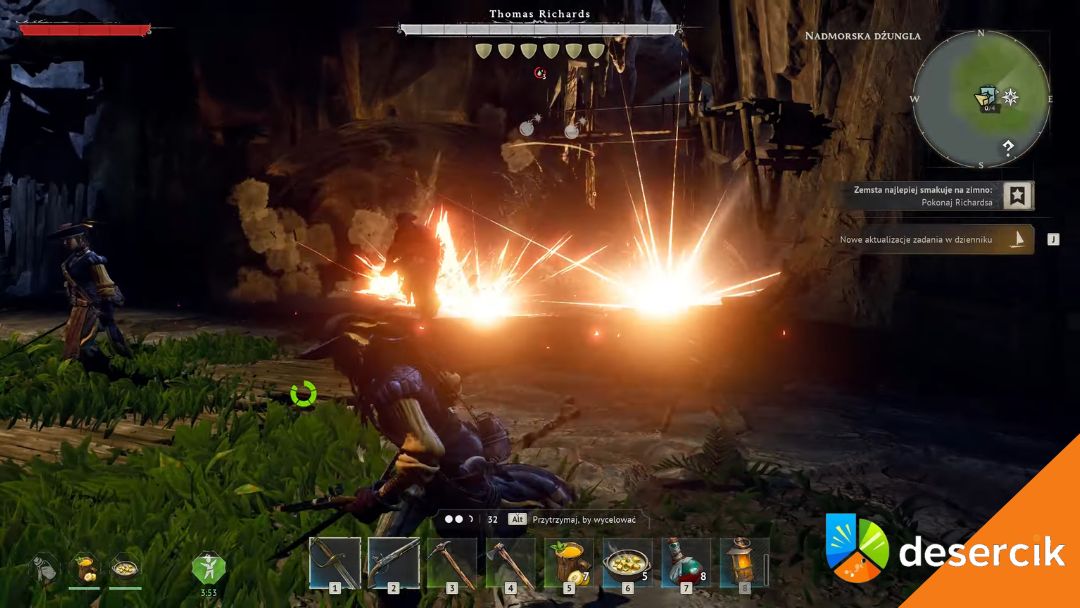Screen dimensions: 1080x608
Task: Click the quest star banner icon
Action: 1018,195
